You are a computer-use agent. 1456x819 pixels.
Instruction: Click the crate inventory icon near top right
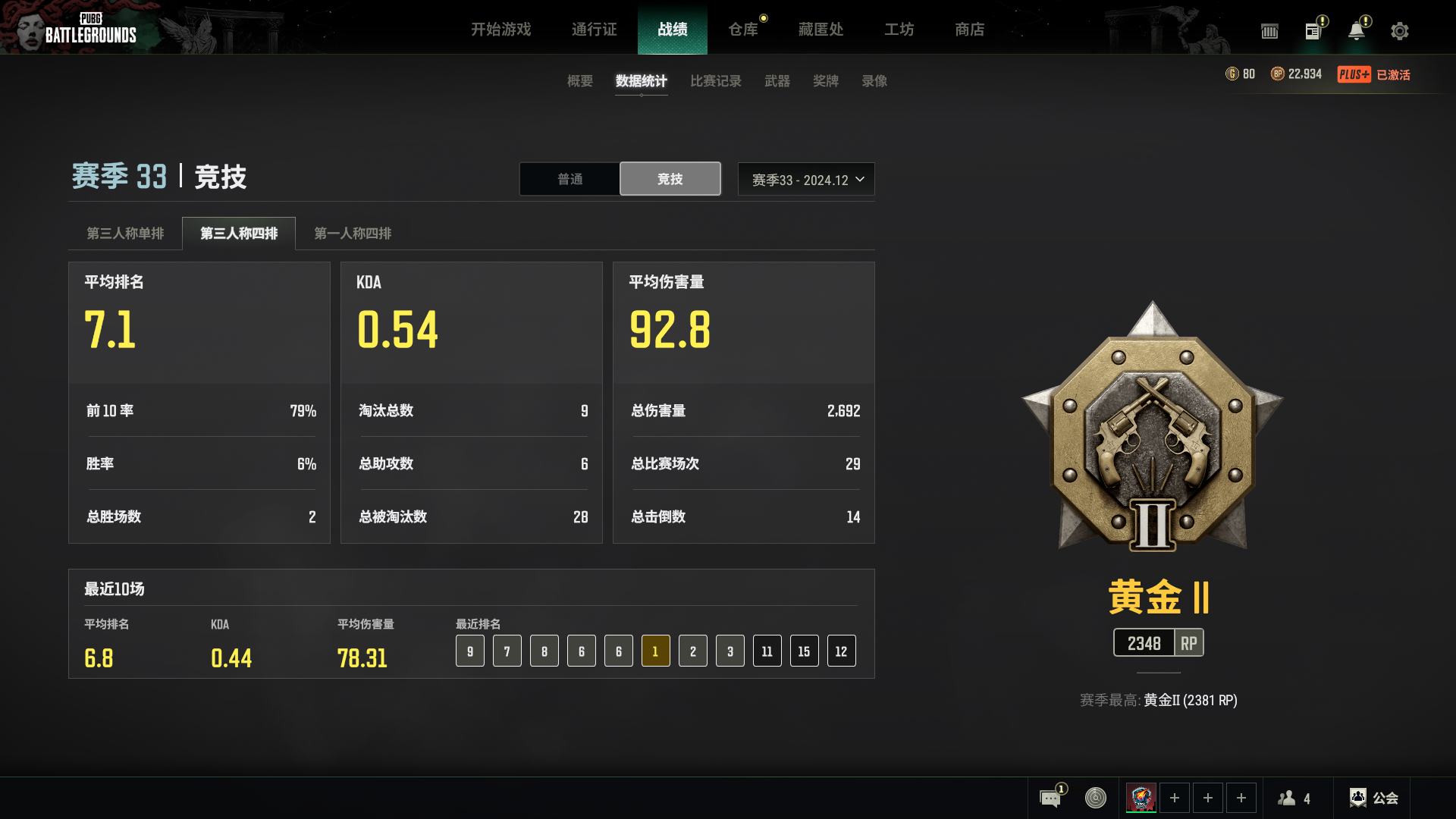1269,31
